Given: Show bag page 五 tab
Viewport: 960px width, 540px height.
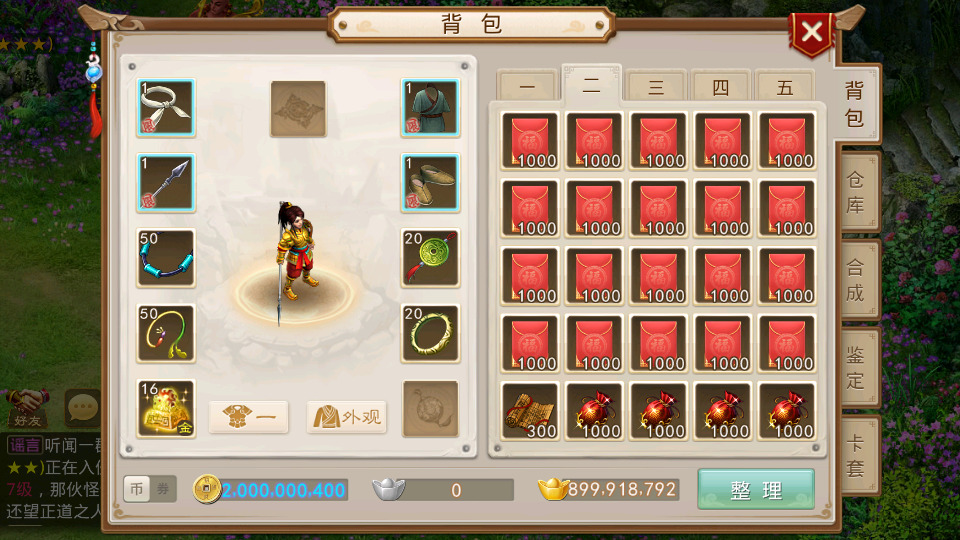Looking at the screenshot, I should pos(785,87).
